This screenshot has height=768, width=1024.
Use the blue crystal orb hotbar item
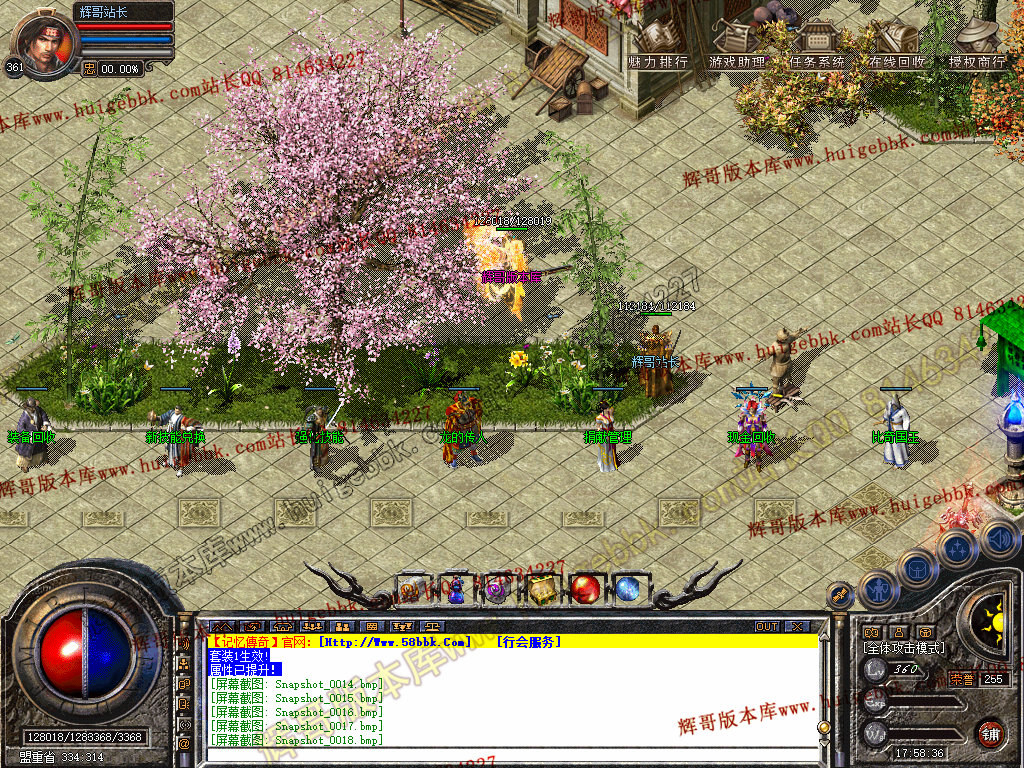628,590
